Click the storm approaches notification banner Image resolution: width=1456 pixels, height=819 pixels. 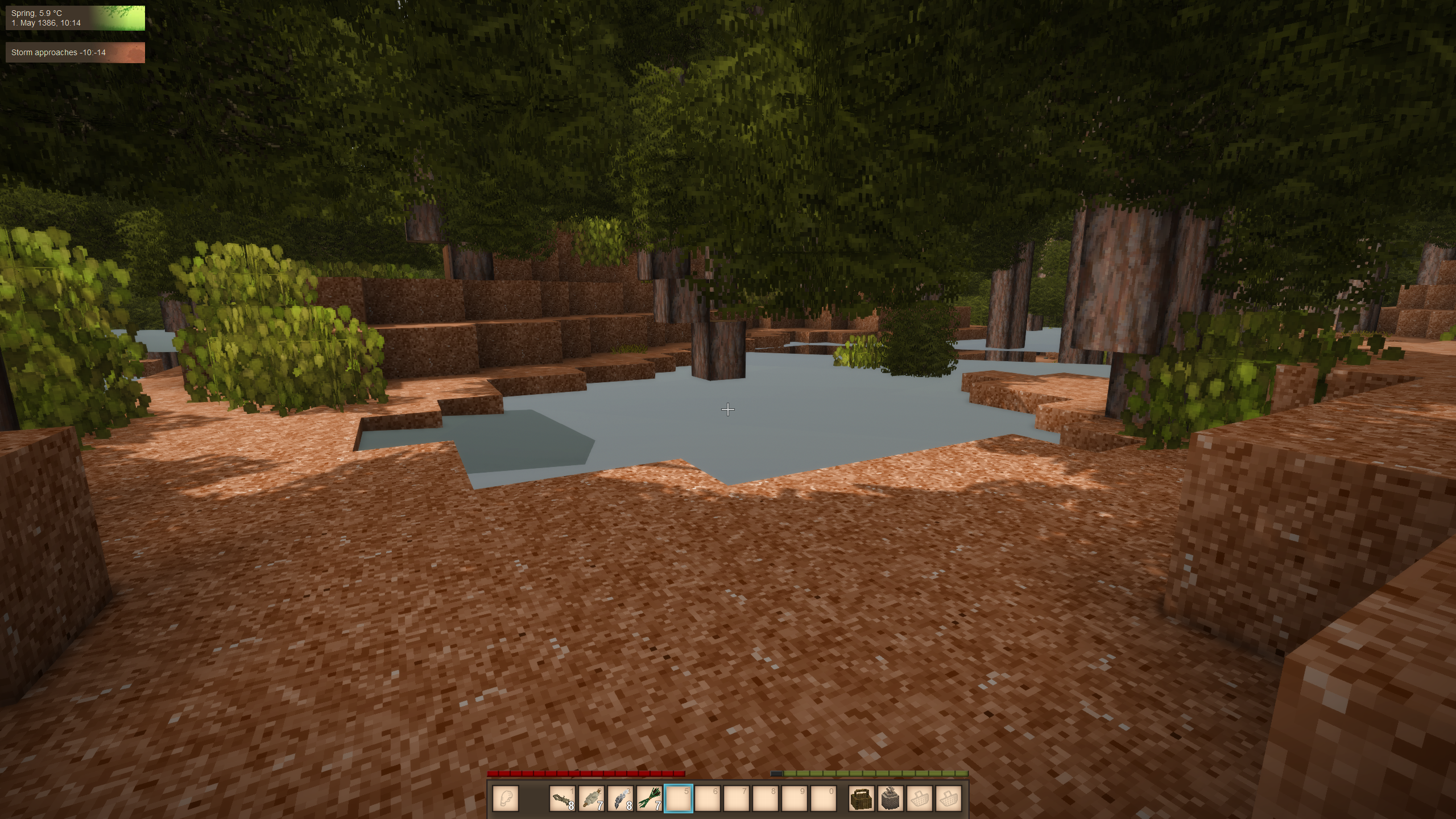pyautogui.click(x=75, y=52)
